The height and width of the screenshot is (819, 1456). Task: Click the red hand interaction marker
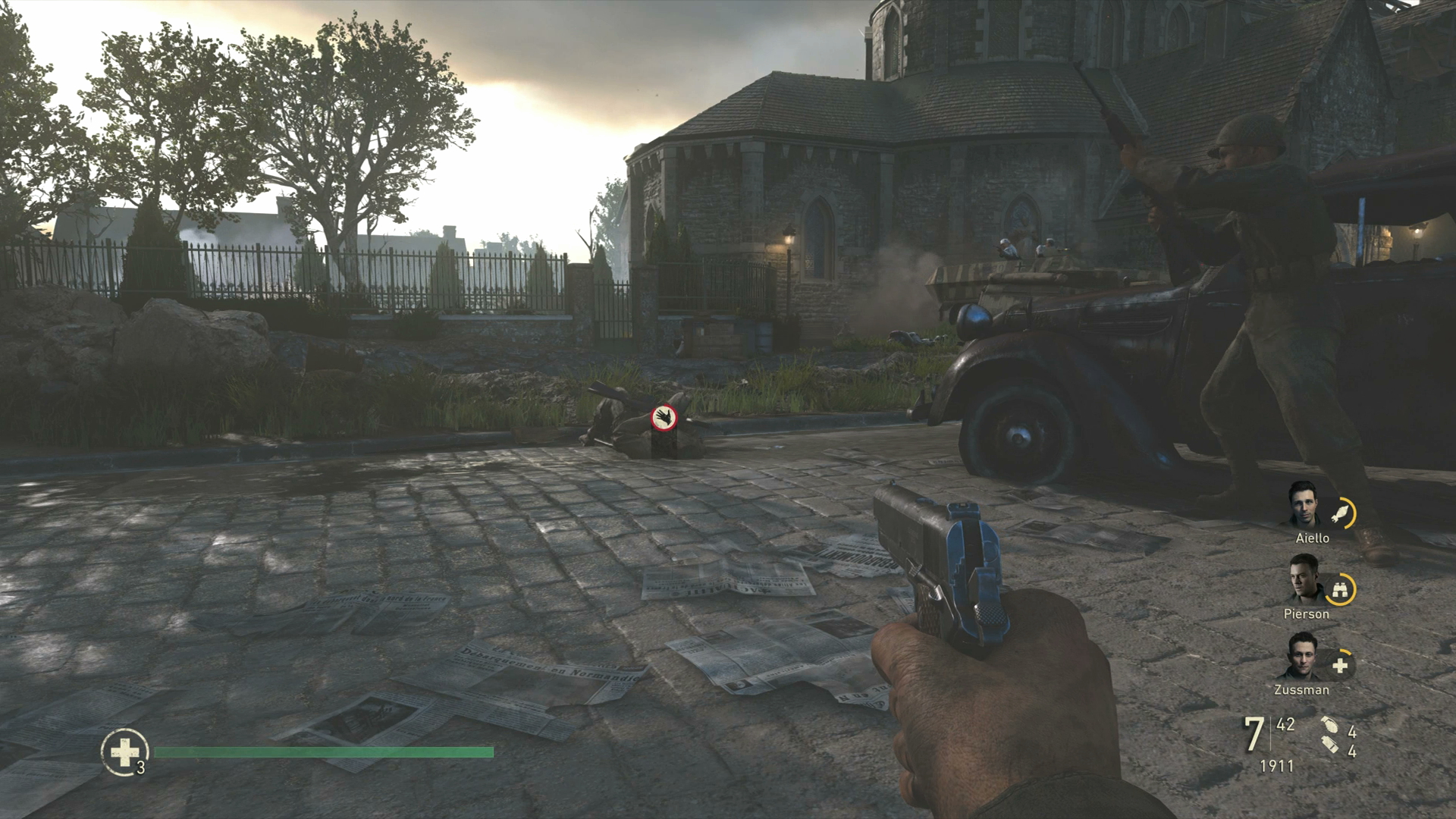tap(664, 416)
